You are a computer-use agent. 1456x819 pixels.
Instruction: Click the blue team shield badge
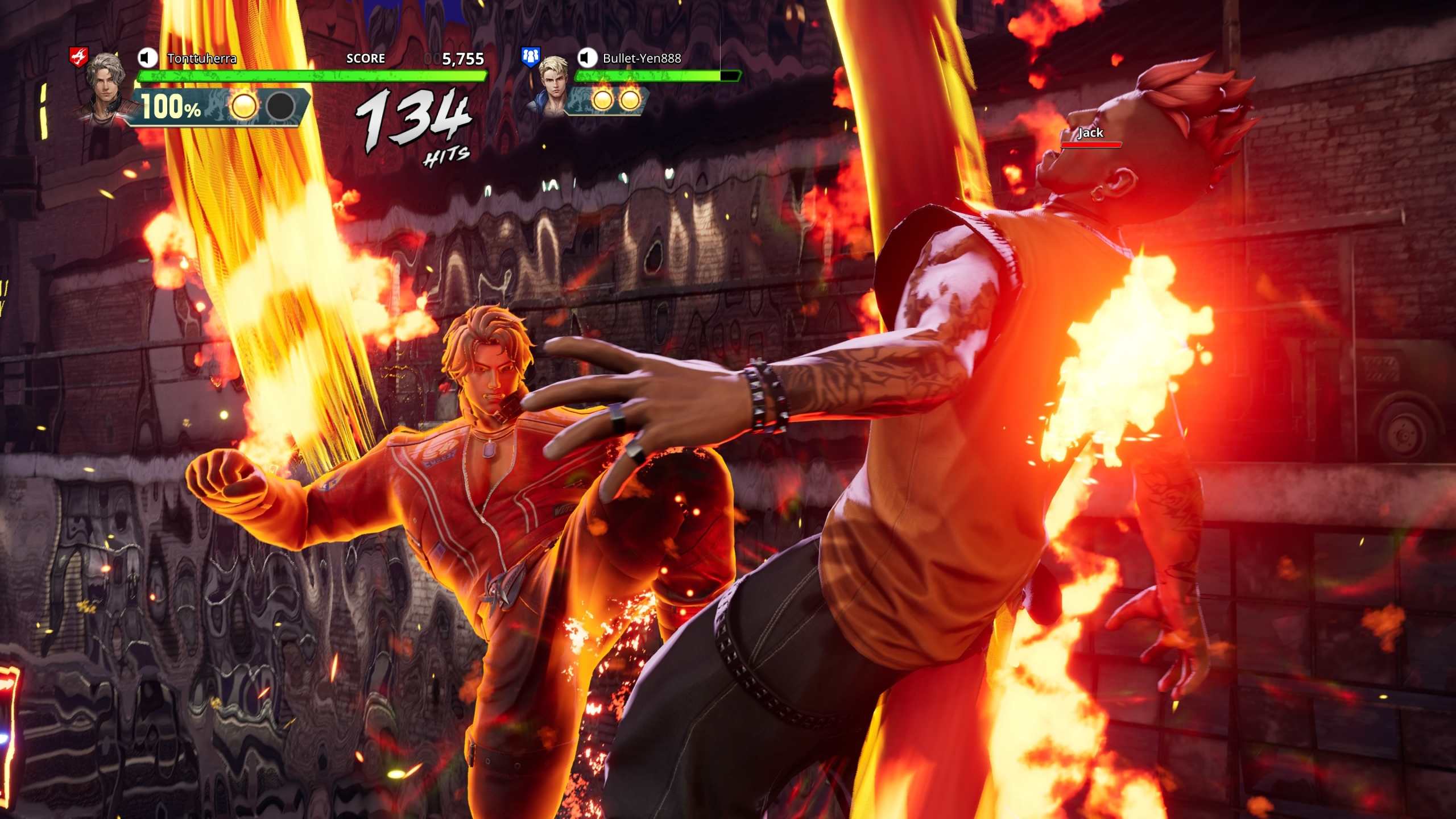(x=530, y=56)
